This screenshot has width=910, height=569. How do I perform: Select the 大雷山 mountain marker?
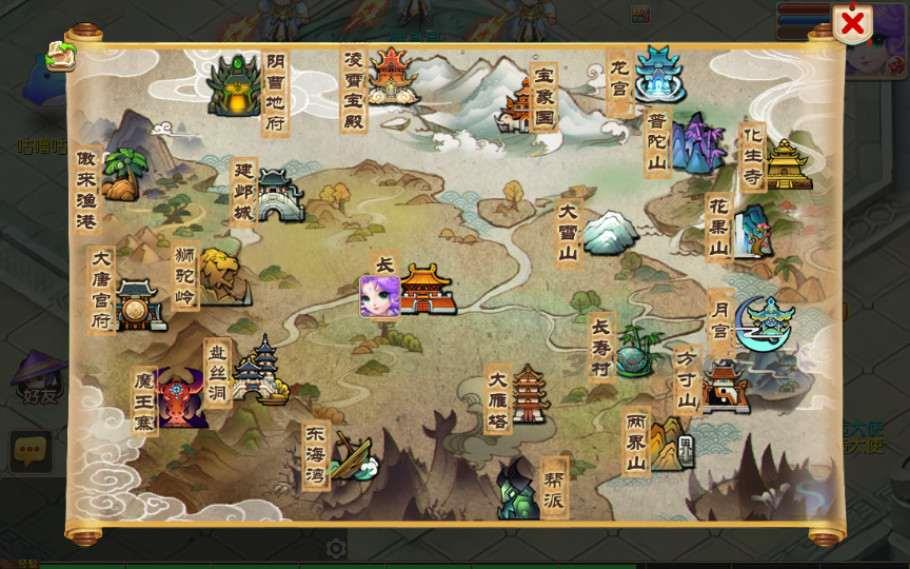point(609,232)
